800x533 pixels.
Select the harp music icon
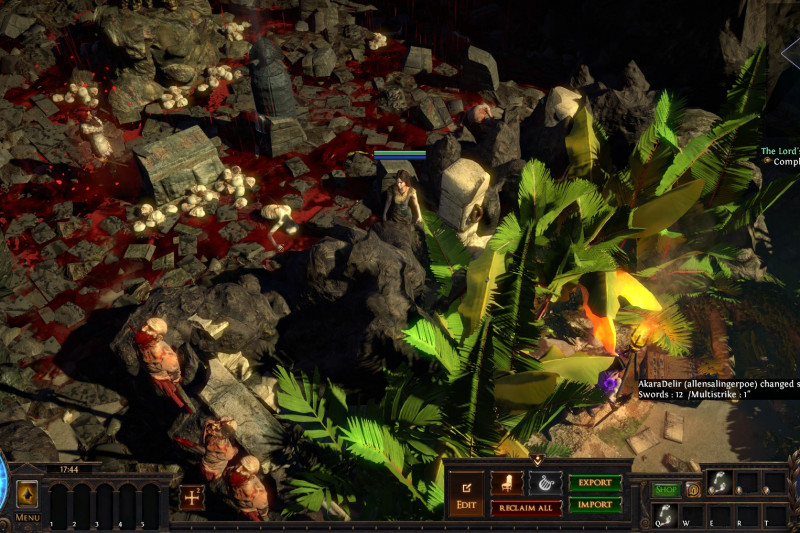click(x=545, y=483)
